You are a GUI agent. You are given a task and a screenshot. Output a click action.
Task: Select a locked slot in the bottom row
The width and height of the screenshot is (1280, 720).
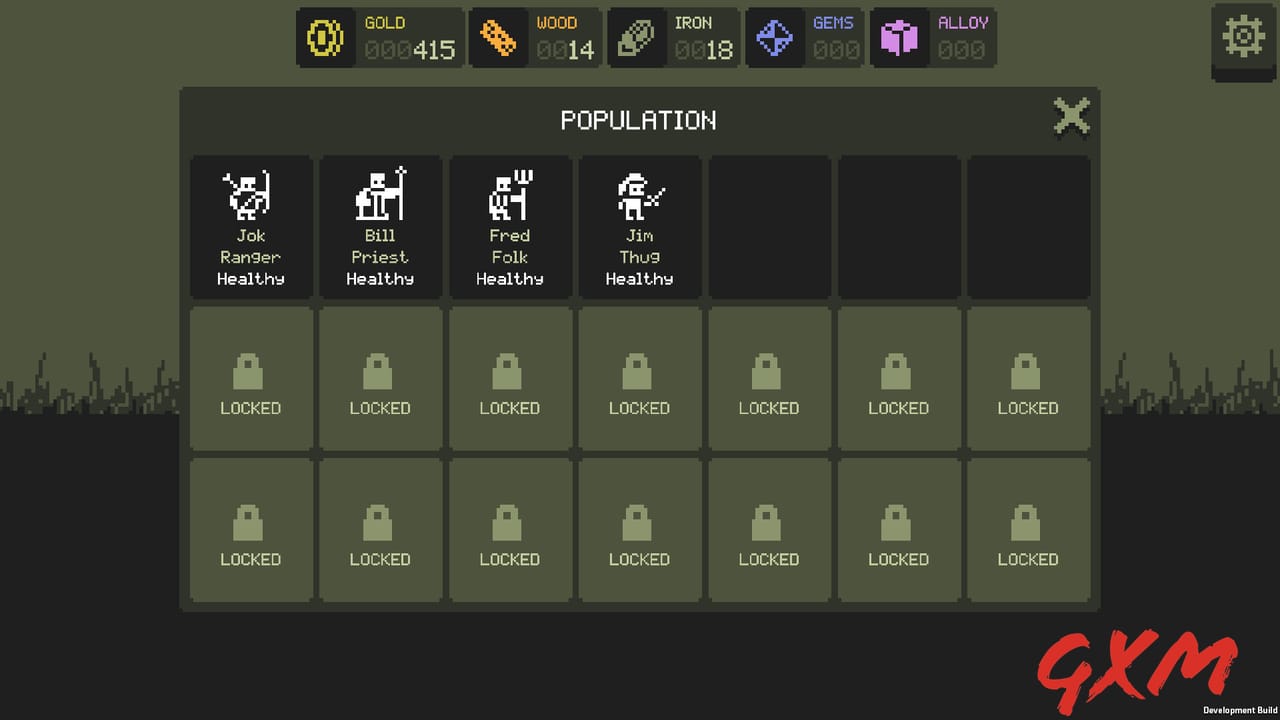250,530
